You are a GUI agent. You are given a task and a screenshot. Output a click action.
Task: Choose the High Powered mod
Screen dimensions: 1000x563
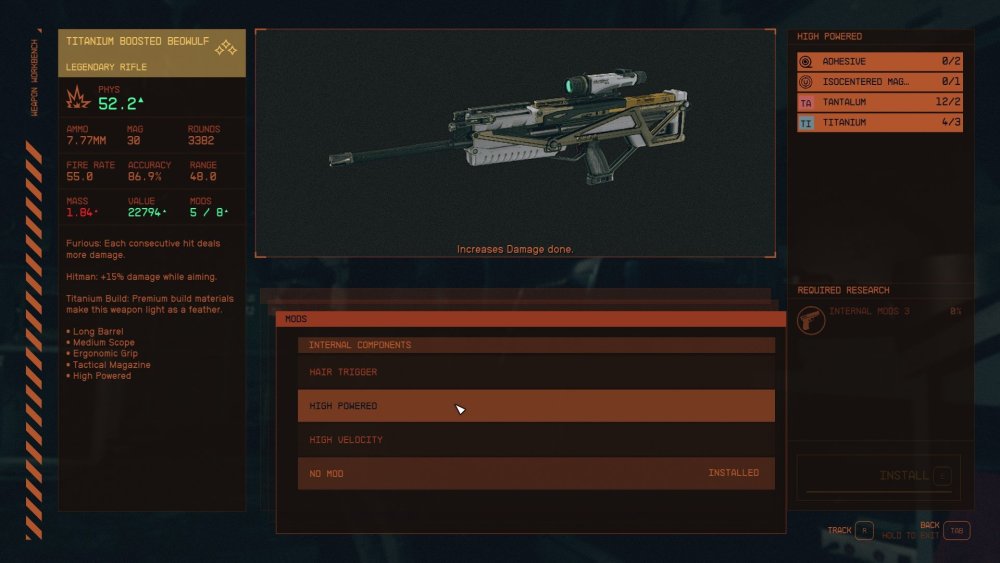(x=536, y=406)
